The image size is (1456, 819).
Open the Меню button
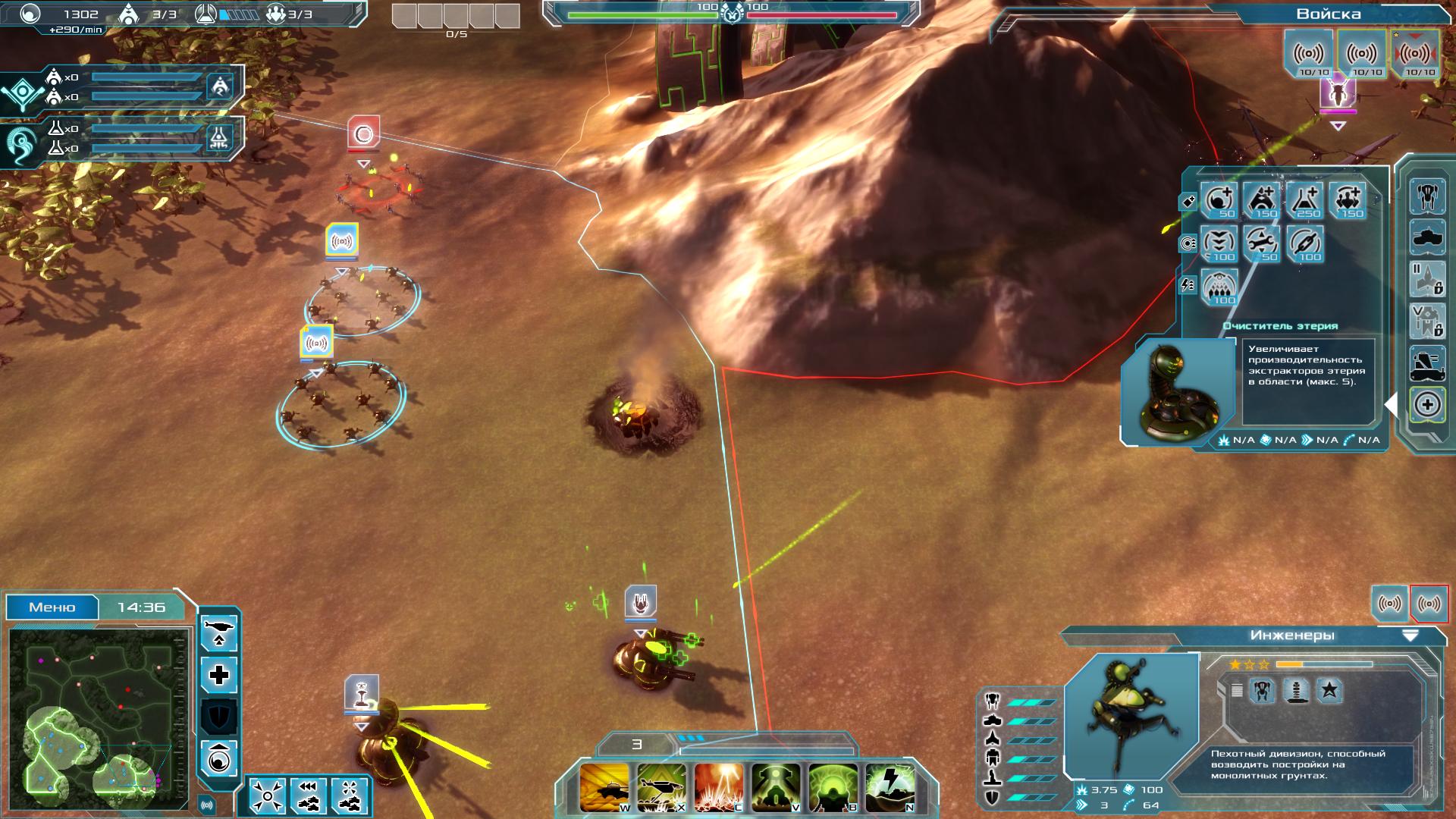point(52,607)
